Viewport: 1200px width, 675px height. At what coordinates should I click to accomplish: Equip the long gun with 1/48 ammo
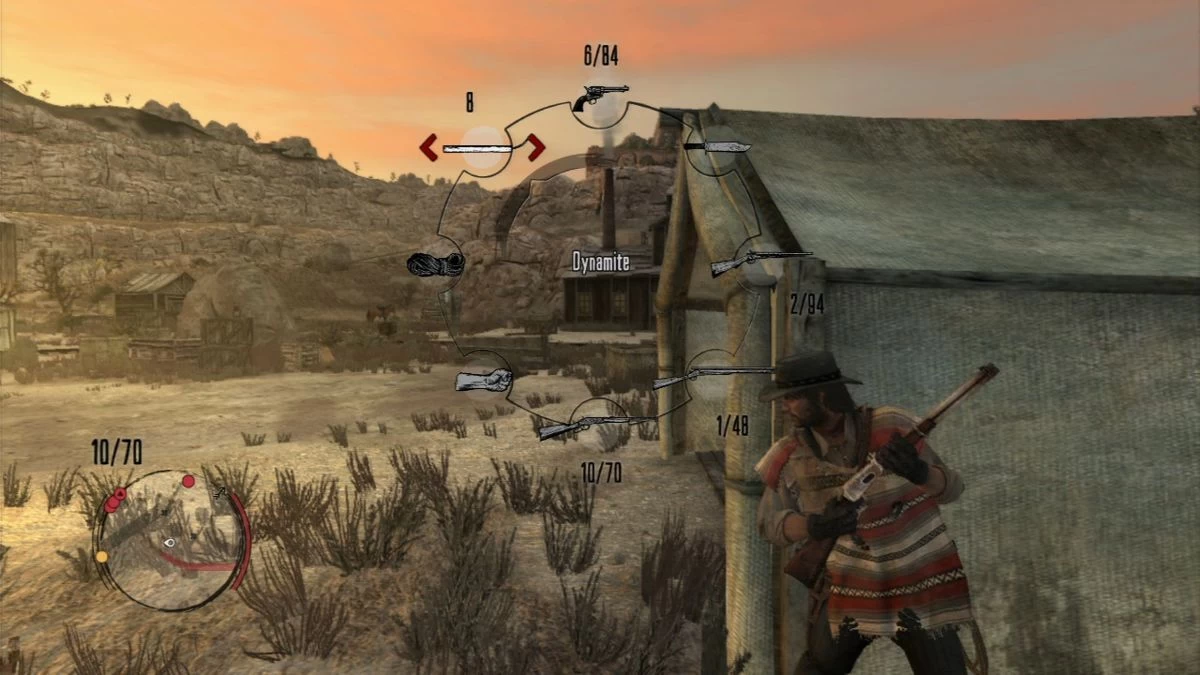[712, 377]
